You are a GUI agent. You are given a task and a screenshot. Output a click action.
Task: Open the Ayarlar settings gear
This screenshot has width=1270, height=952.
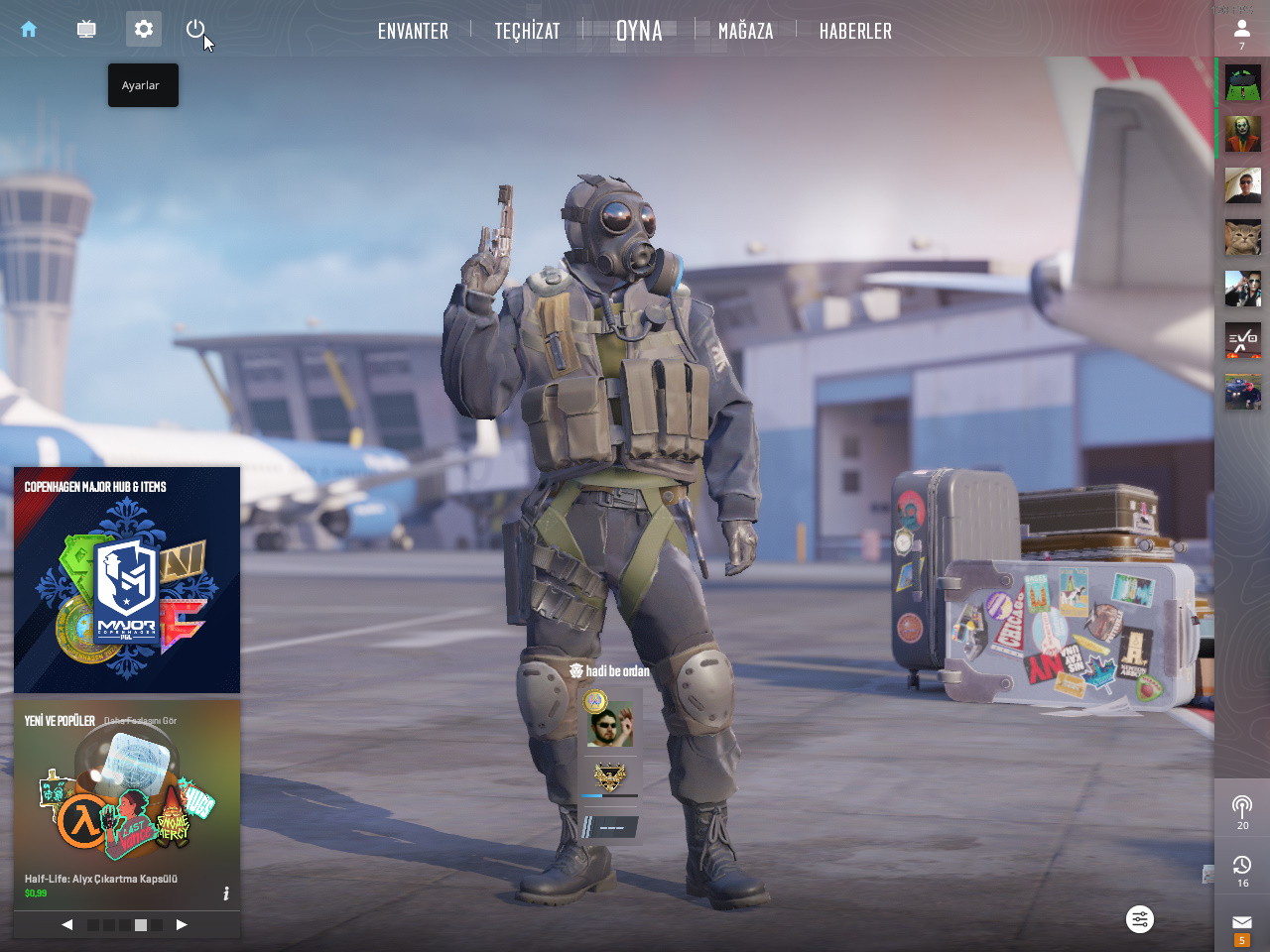tap(144, 29)
